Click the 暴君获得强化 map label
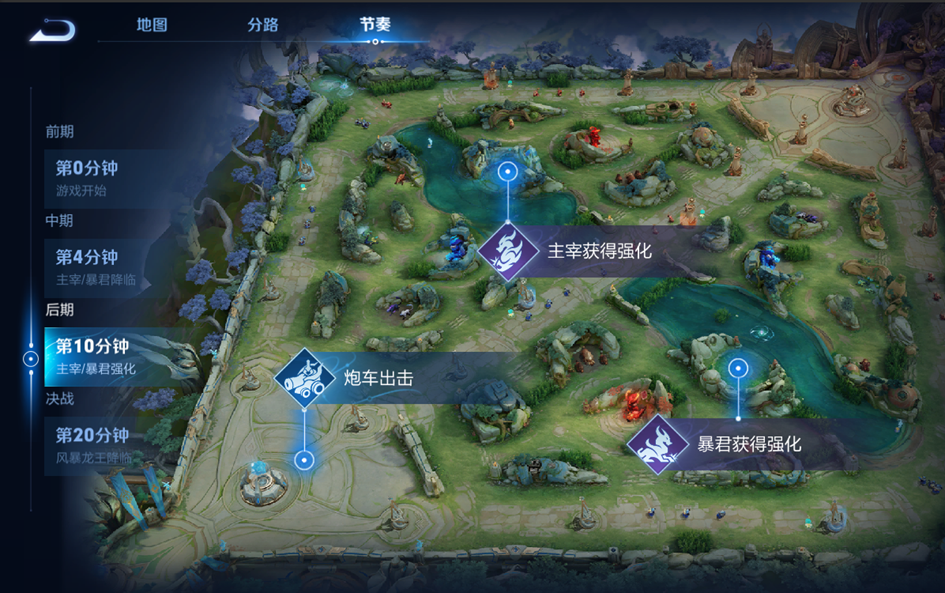The height and width of the screenshot is (593, 945). click(749, 443)
